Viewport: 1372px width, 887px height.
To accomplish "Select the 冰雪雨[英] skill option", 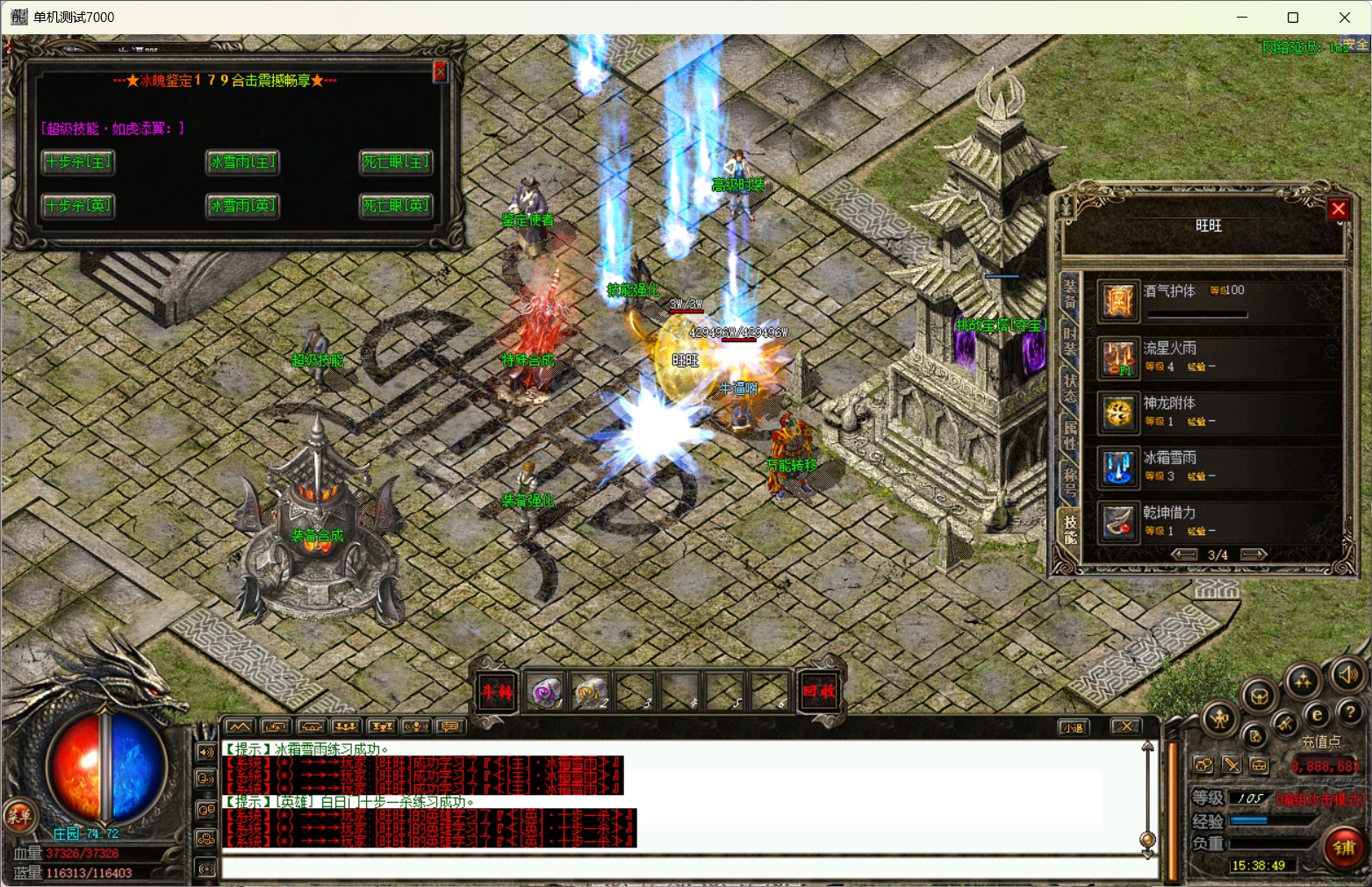I will (243, 206).
